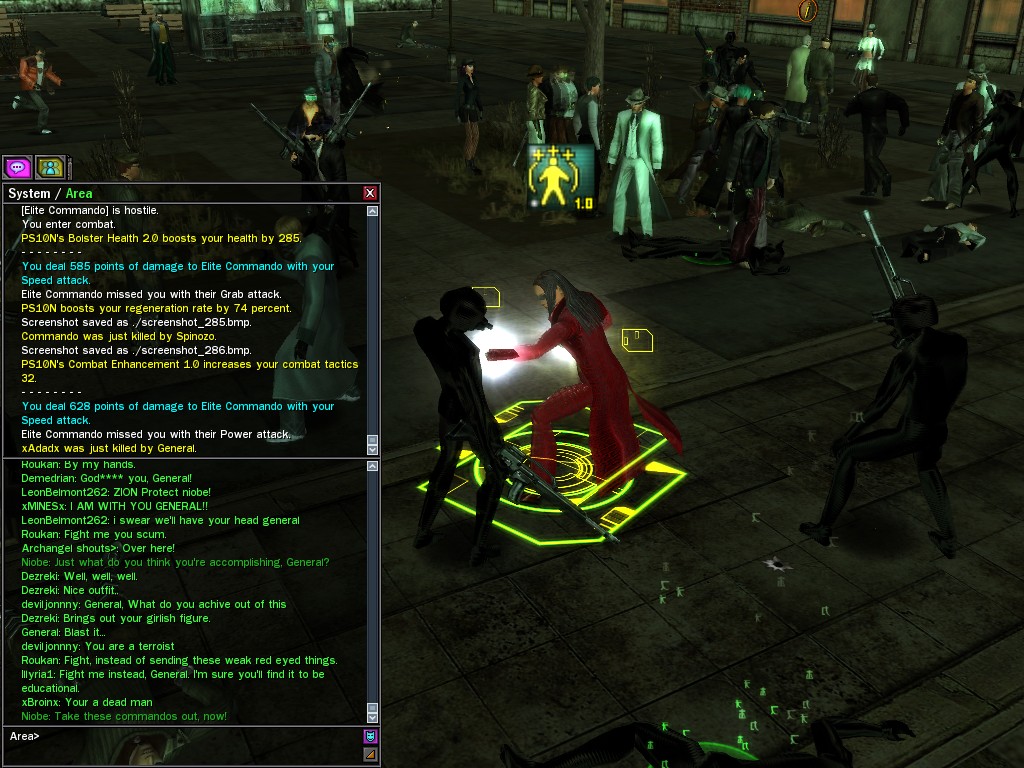1024x768 pixels.
Task: Click the area chat scroll-down arrow
Action: (373, 716)
